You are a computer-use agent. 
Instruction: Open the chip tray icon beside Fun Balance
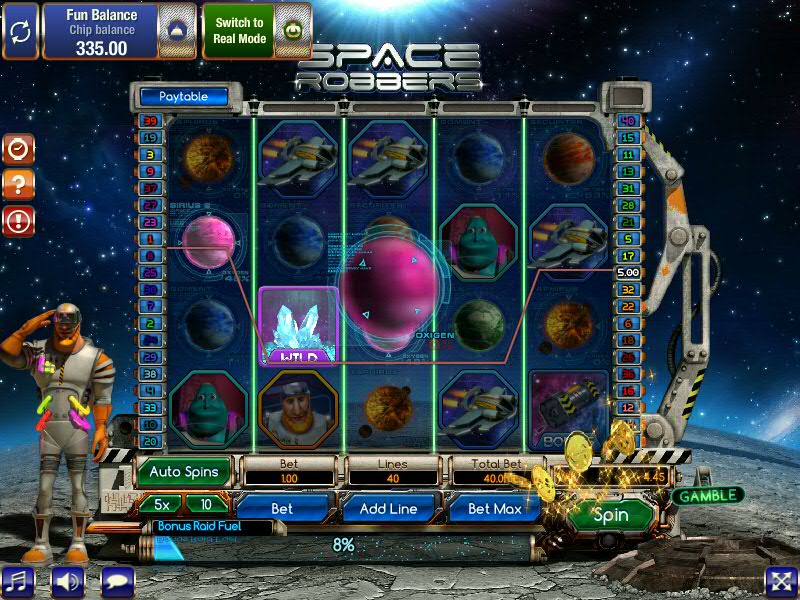[x=176, y=30]
